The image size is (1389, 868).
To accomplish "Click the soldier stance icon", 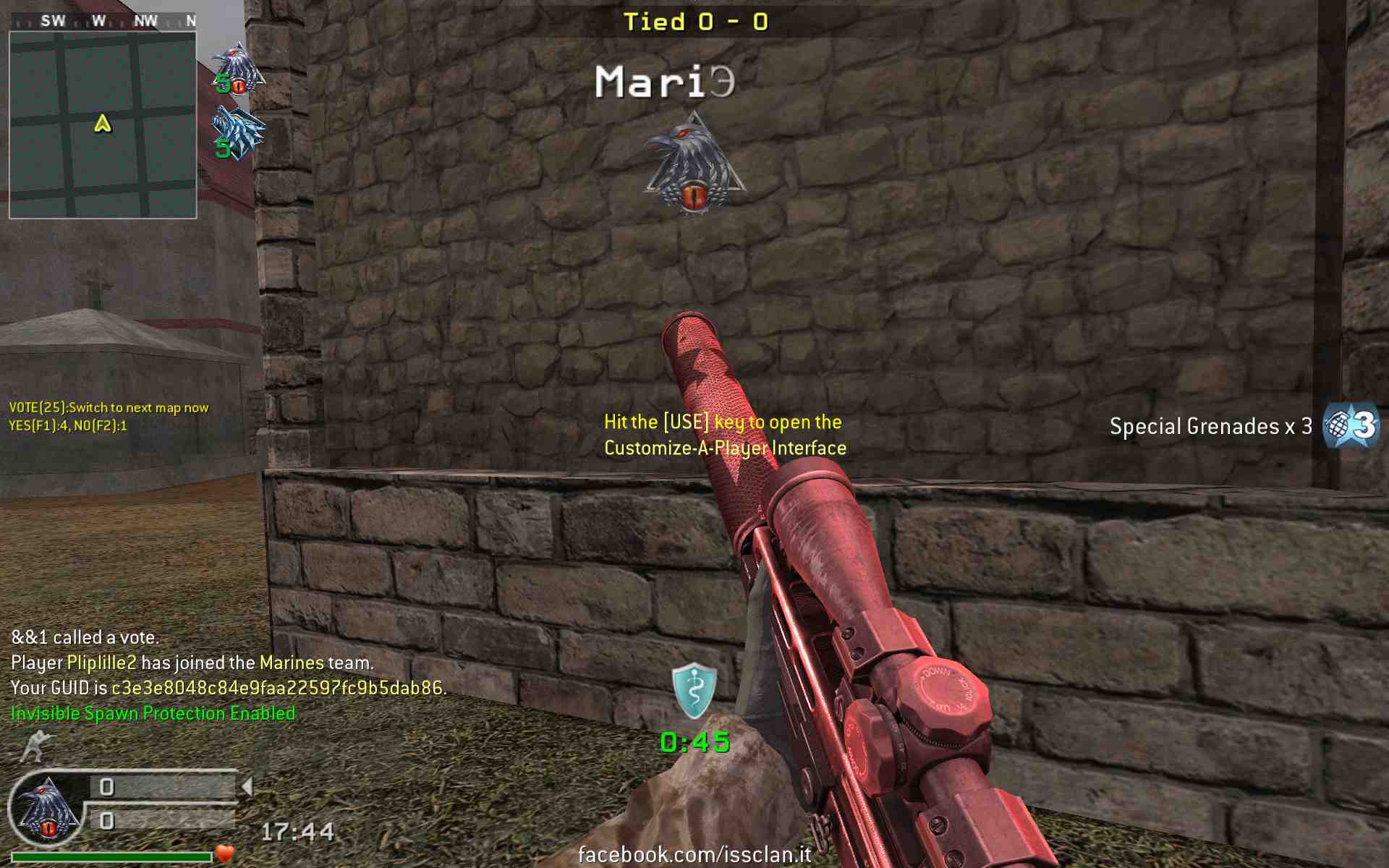I will (x=36, y=746).
